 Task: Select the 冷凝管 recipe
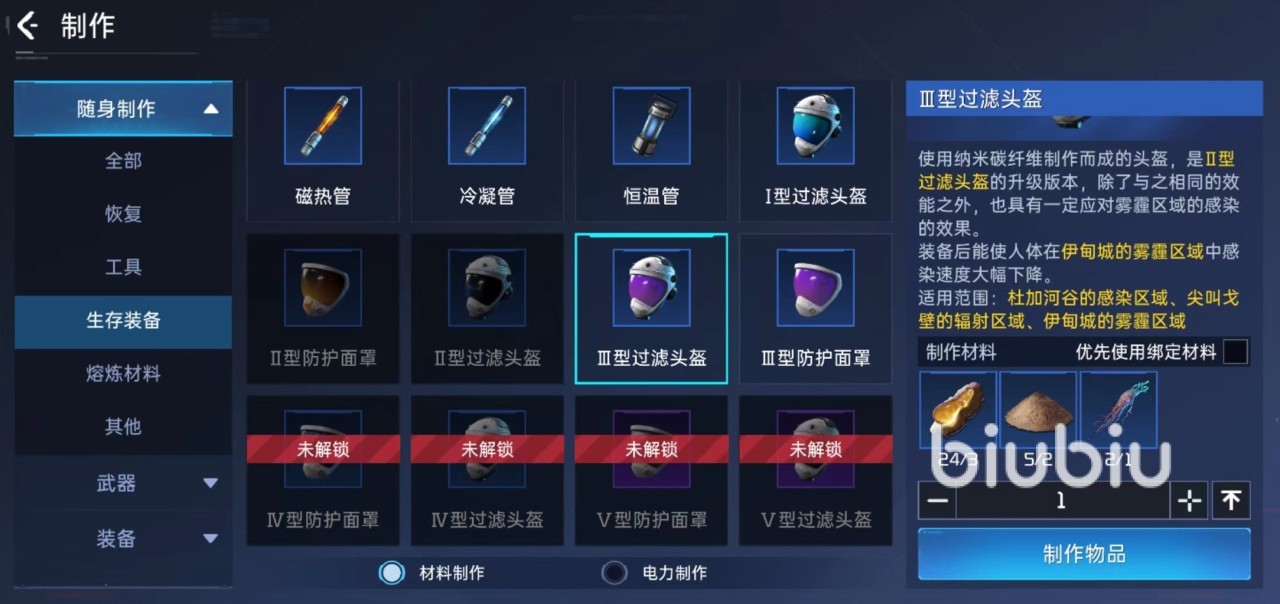tap(487, 150)
